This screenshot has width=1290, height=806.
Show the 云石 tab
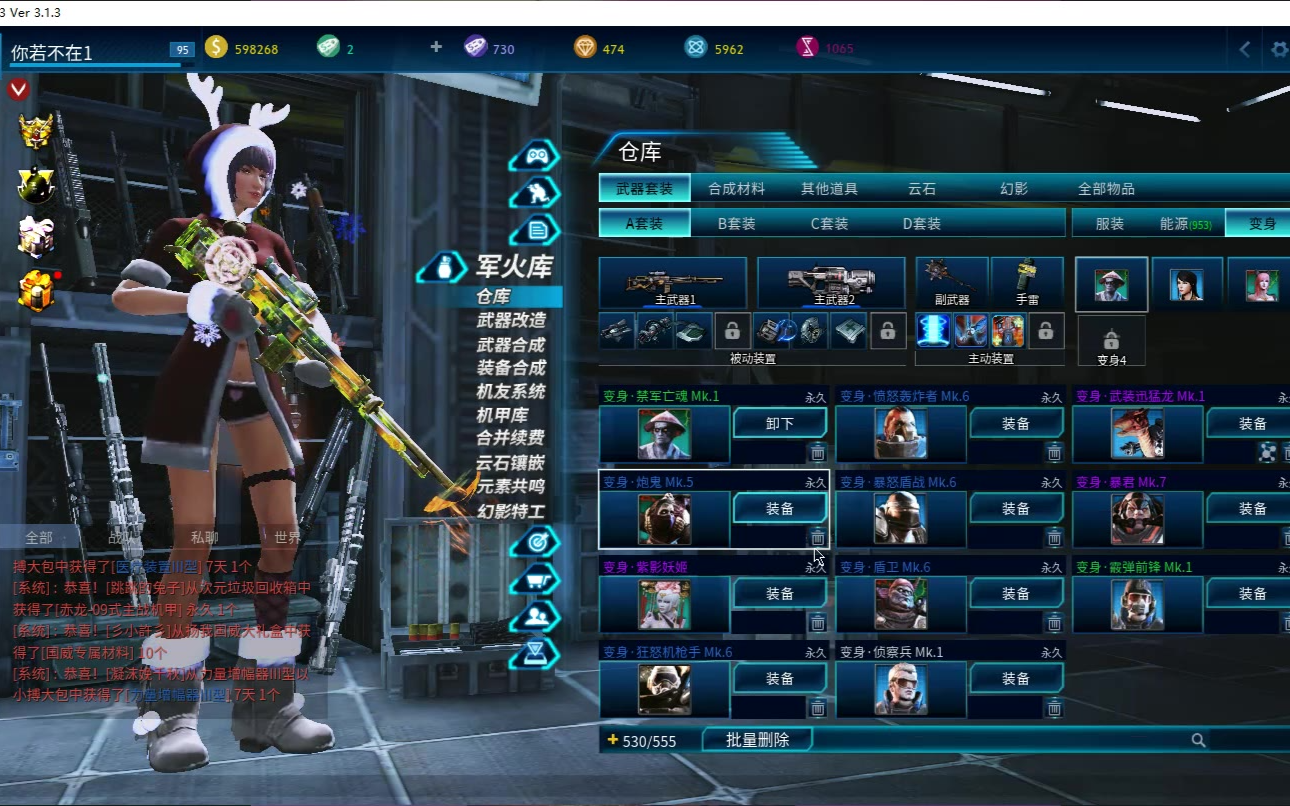tap(921, 188)
